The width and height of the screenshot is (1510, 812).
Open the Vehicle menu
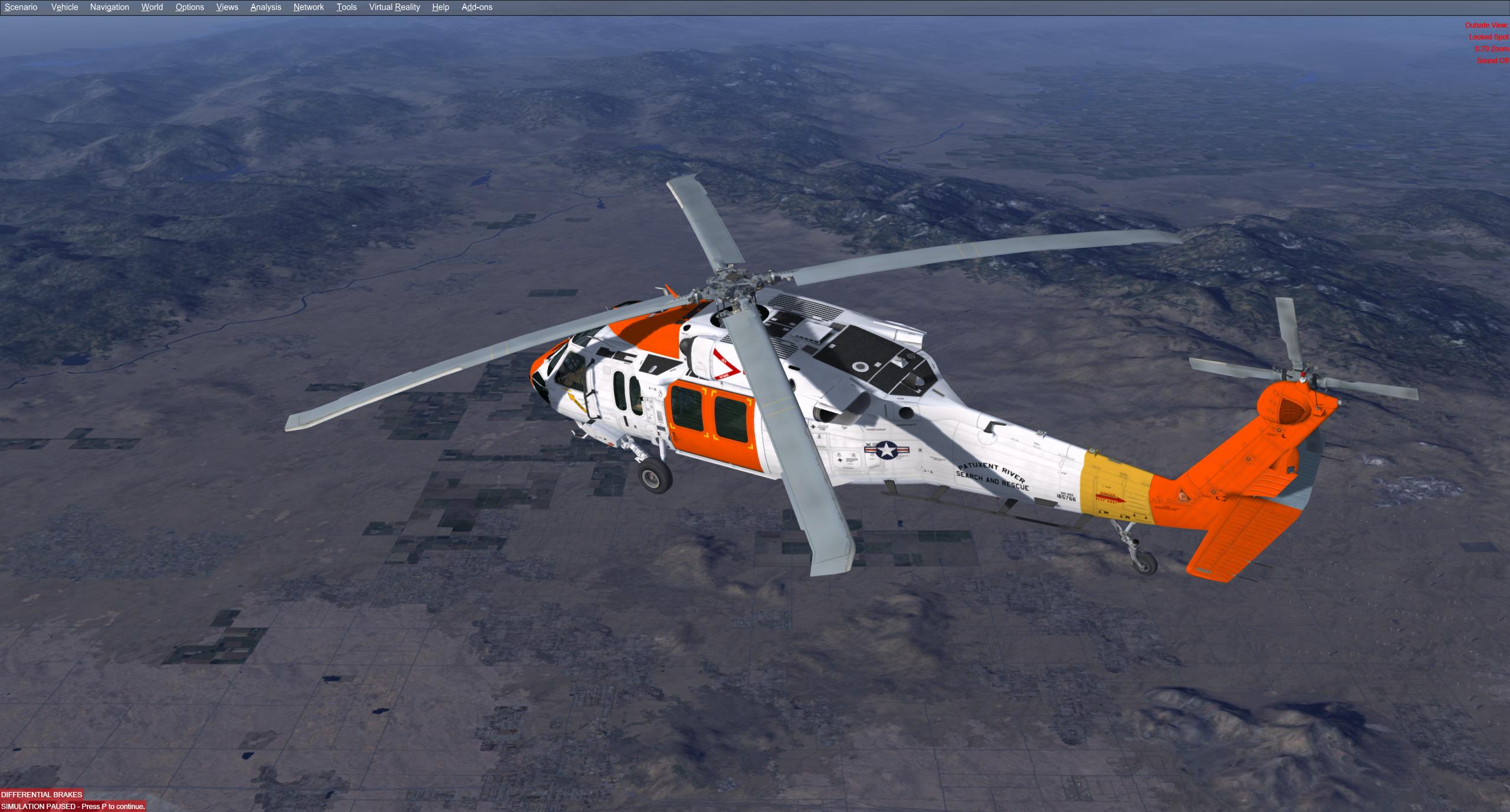[x=64, y=7]
